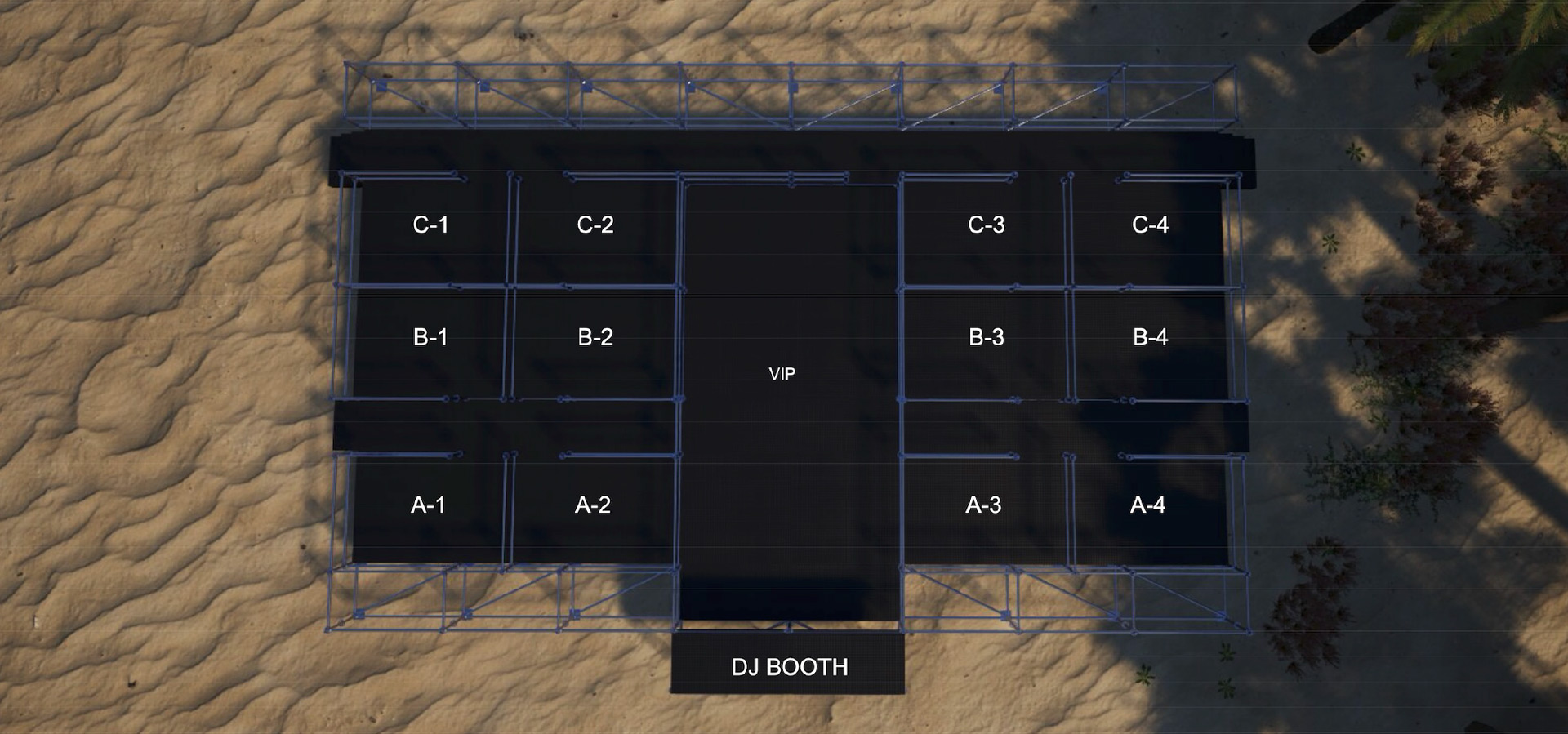Choose section B-1

[x=430, y=337]
